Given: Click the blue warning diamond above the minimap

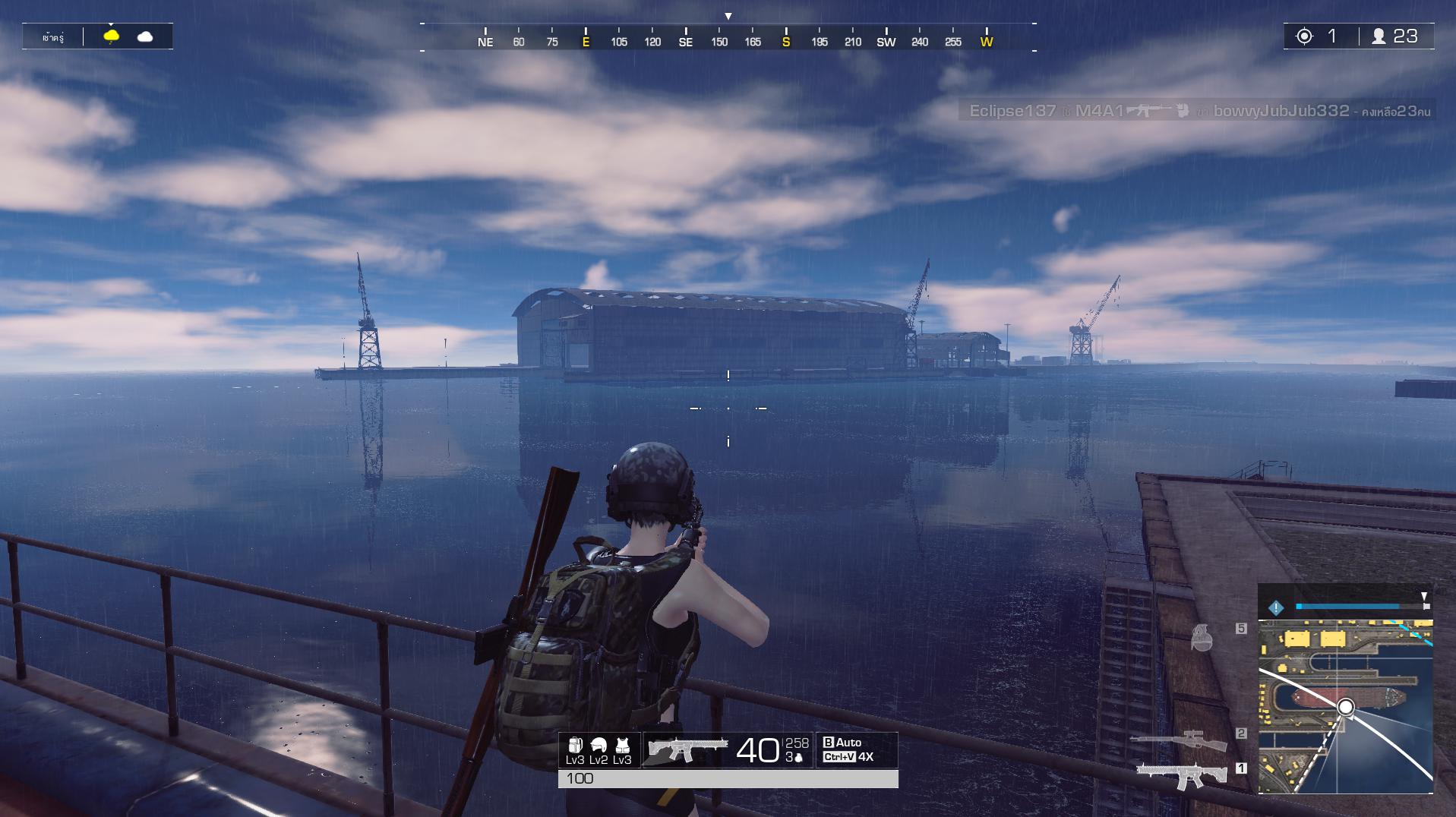Looking at the screenshot, I should pos(1276,607).
